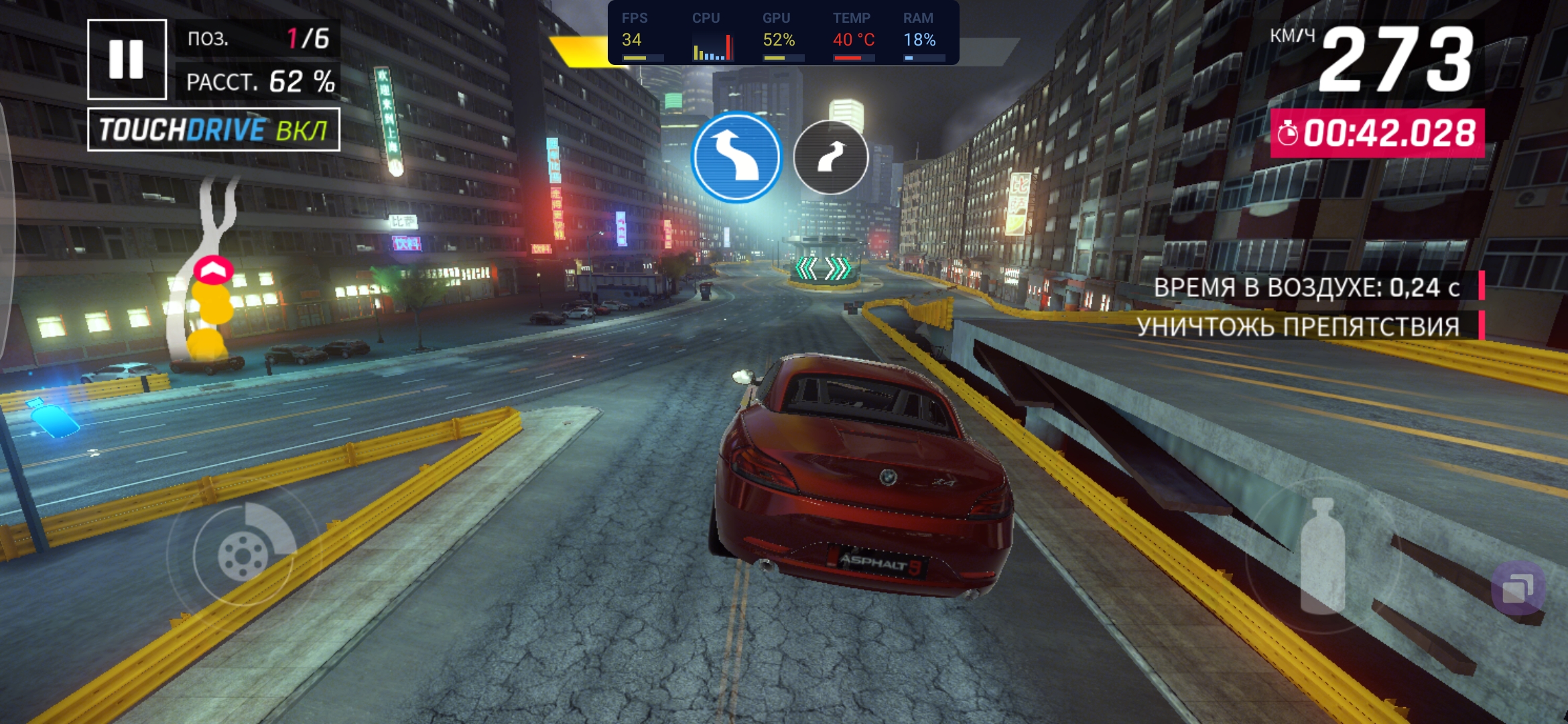This screenshot has width=1568, height=724.
Task: Open the purple overlapping-squares overlay button
Action: 1518,589
